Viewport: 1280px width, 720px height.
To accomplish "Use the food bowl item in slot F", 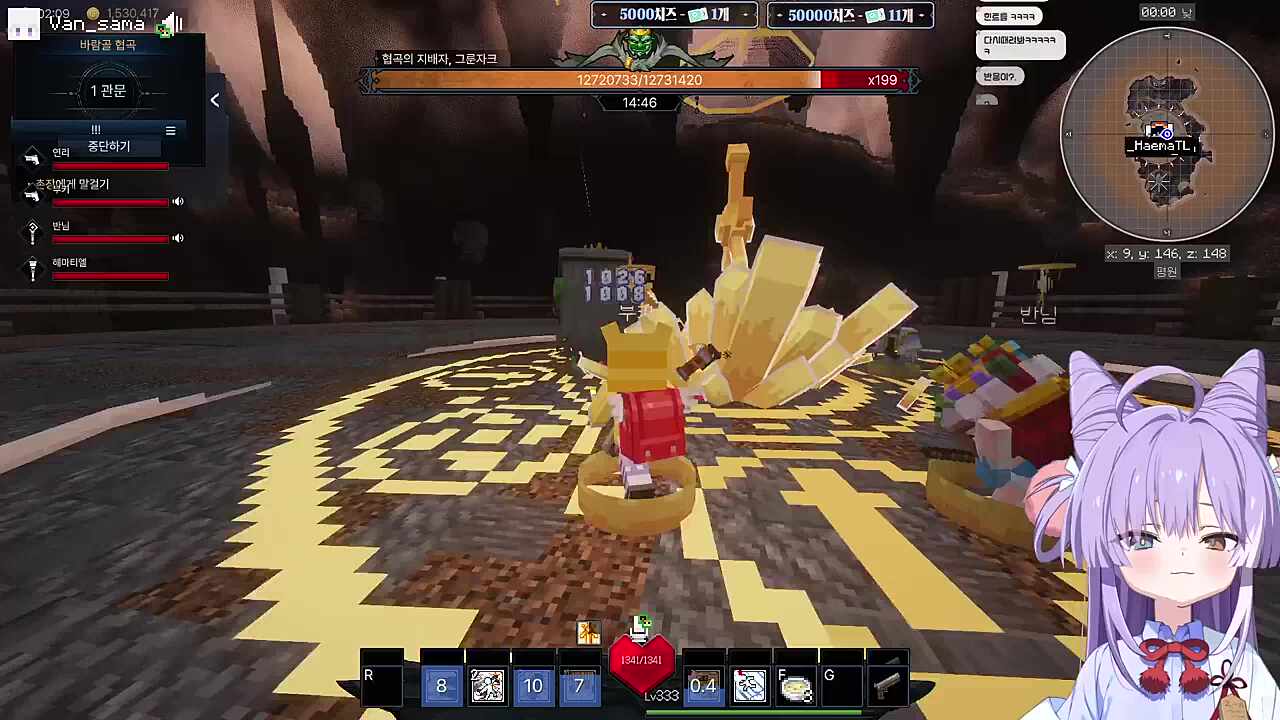I will [x=796, y=686].
